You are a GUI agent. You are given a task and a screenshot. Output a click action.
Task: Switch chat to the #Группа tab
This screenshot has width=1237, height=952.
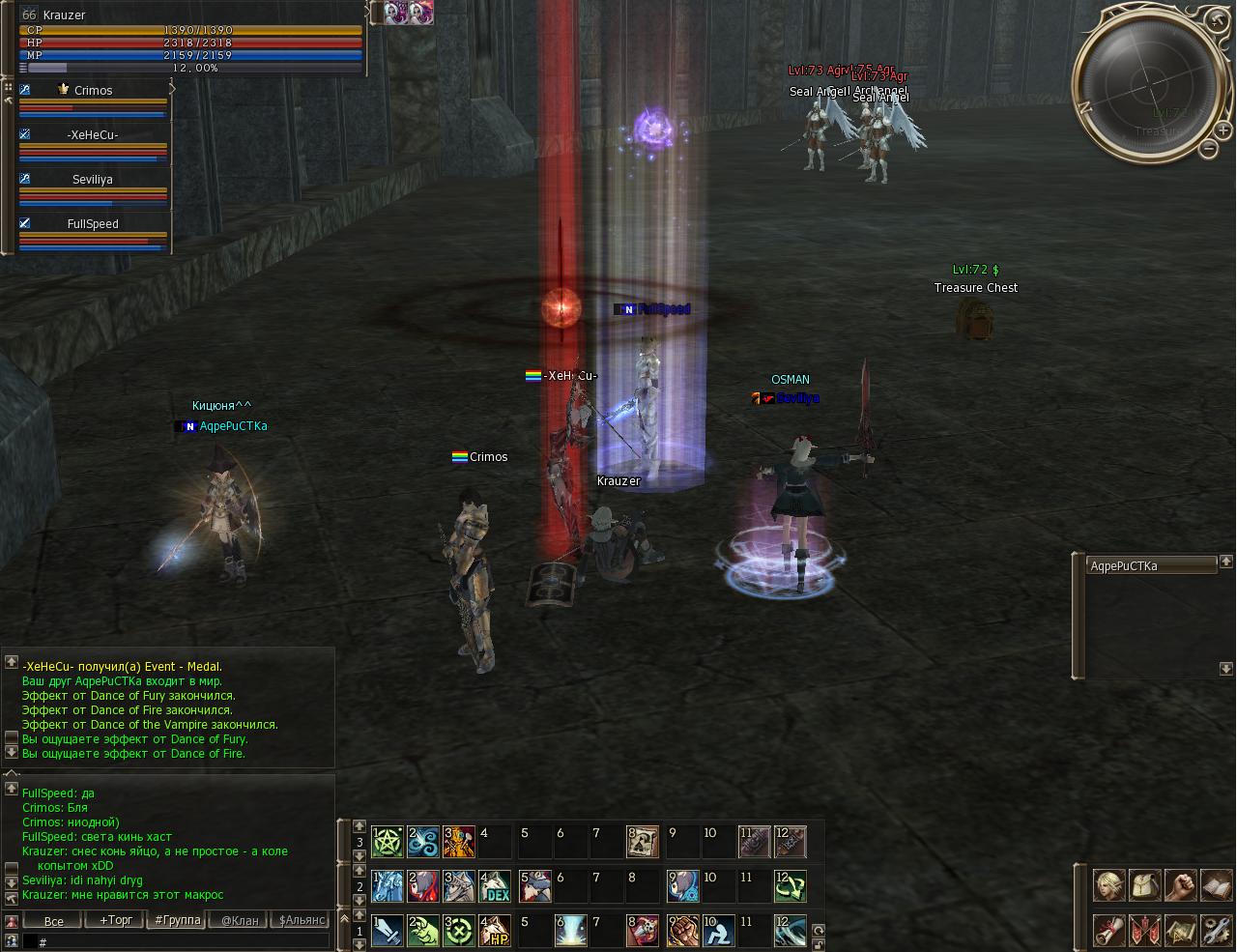(x=178, y=920)
